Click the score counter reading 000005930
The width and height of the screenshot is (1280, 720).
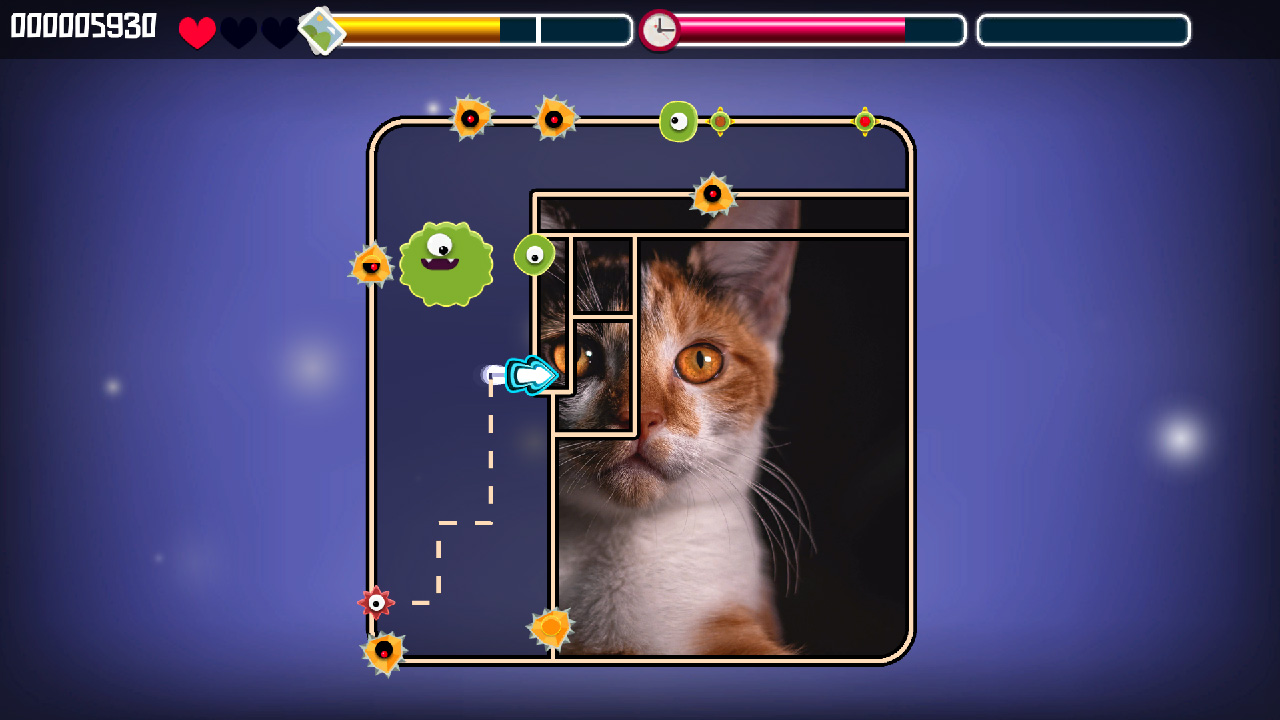[84, 27]
